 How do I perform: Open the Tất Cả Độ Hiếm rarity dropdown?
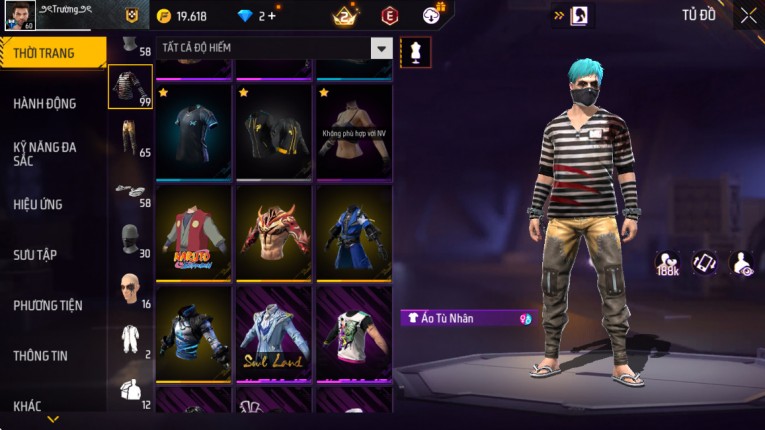click(x=381, y=48)
